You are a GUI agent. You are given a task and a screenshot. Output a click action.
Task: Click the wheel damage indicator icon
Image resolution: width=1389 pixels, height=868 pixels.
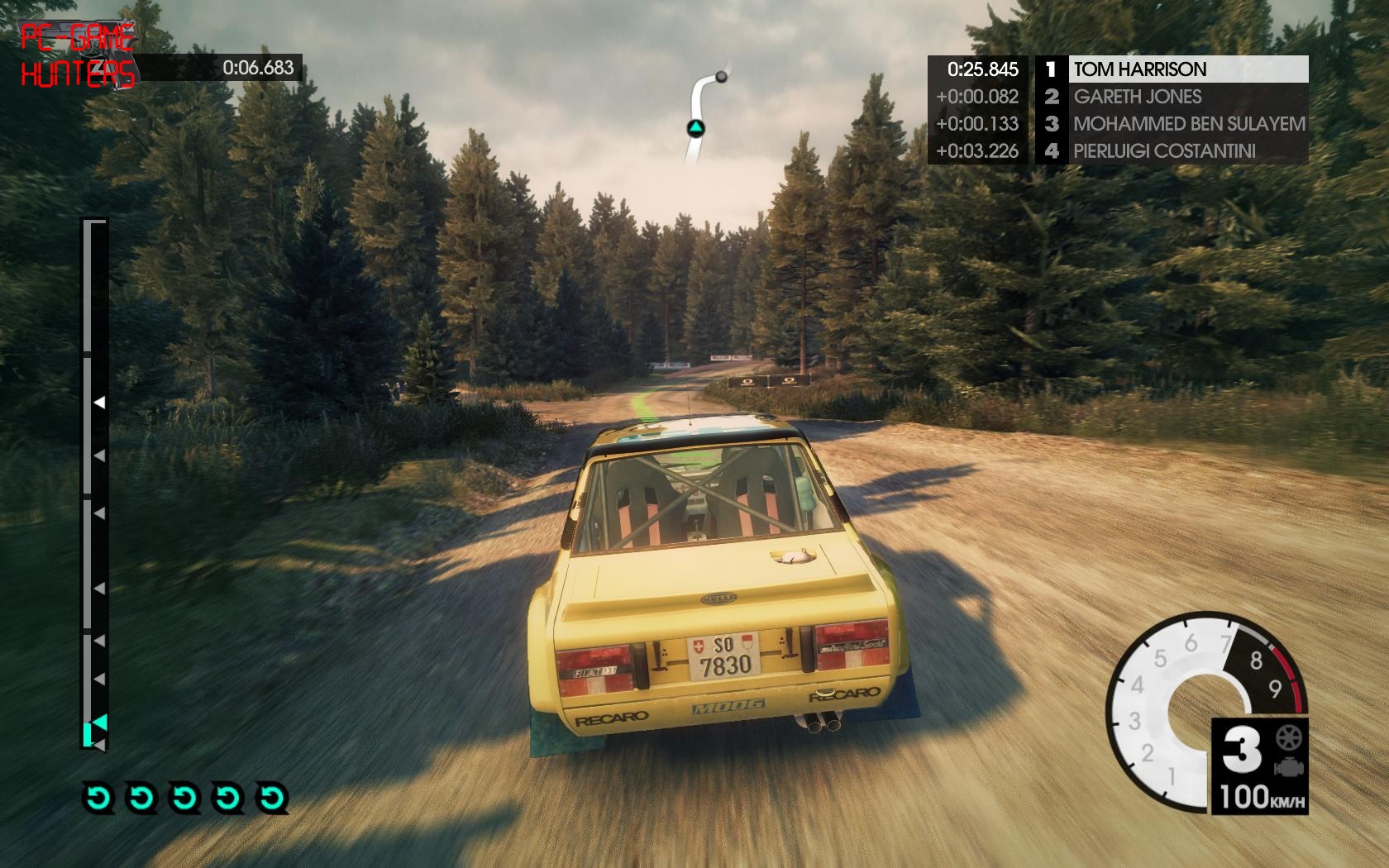[x=1289, y=737]
